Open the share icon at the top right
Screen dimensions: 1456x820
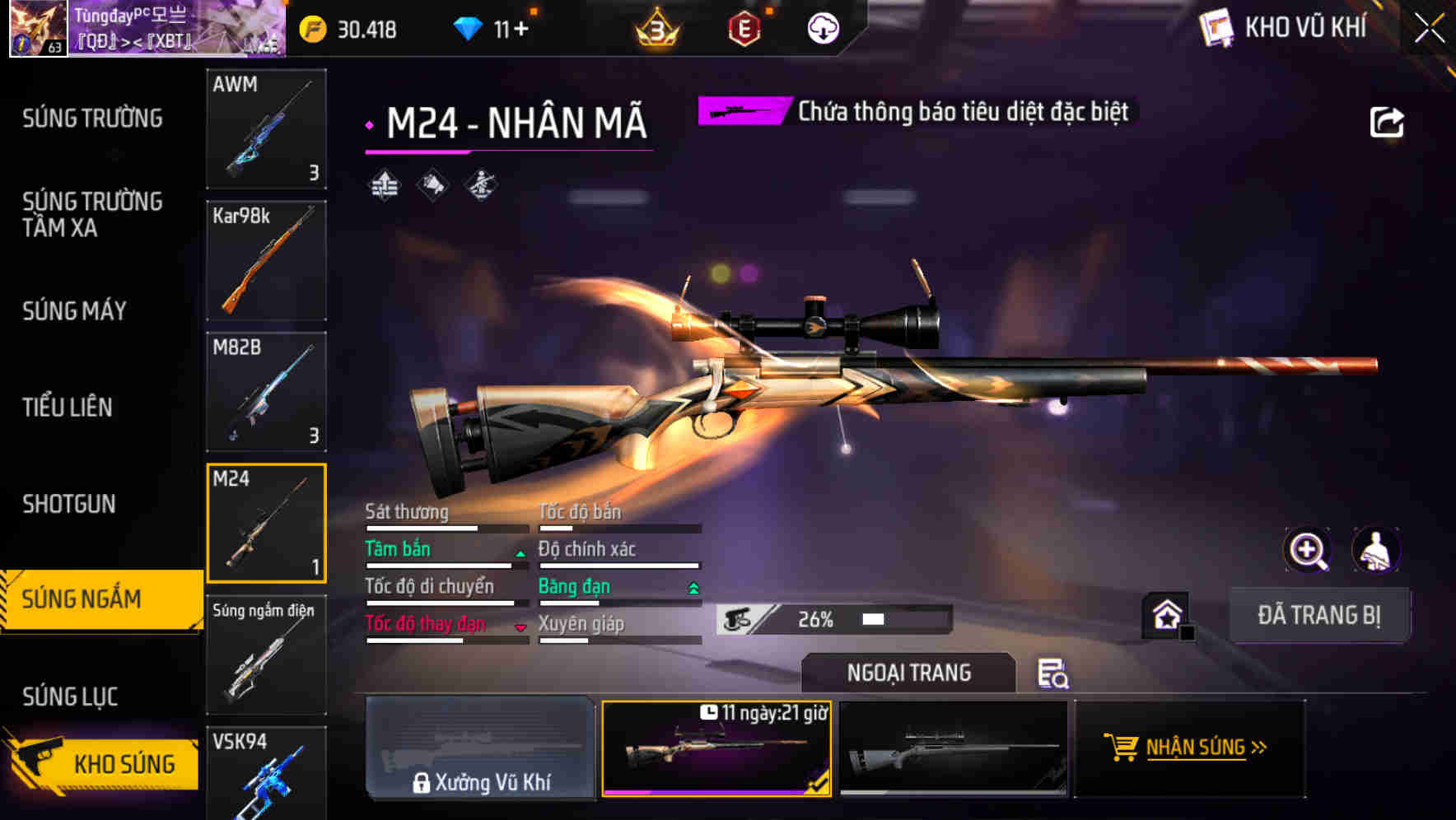(1388, 121)
